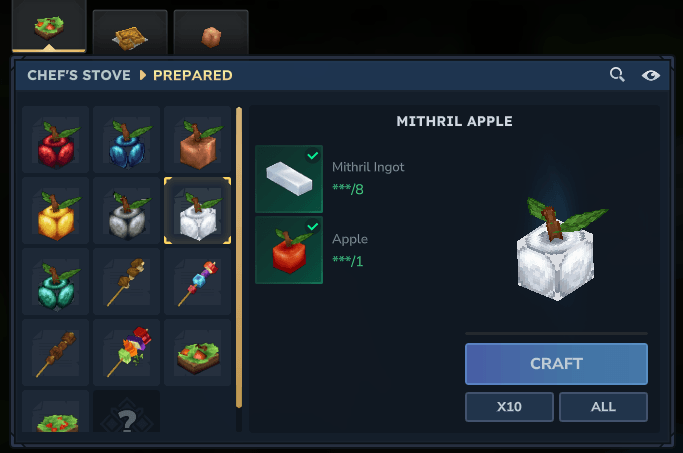Choose the colorful vegetable skewer recipe
This screenshot has height=453, width=683.
tap(126, 352)
